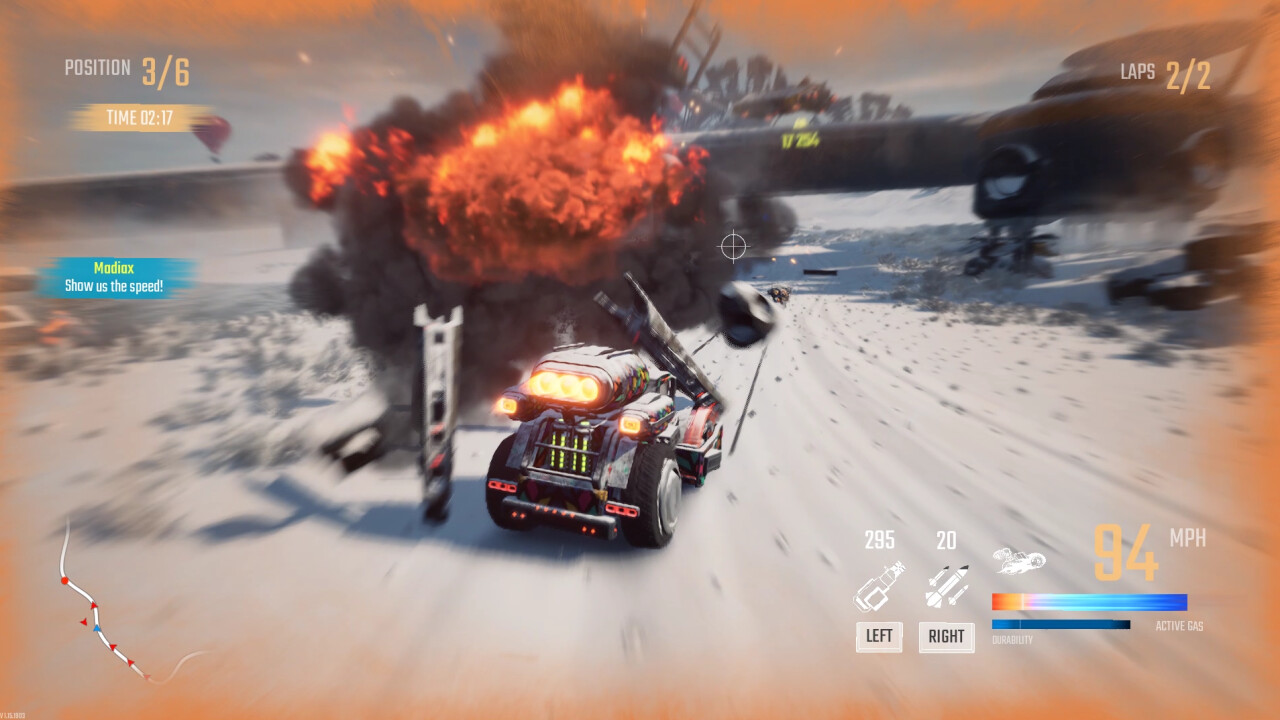Select the rocket missiles weapon icon

(x=946, y=587)
